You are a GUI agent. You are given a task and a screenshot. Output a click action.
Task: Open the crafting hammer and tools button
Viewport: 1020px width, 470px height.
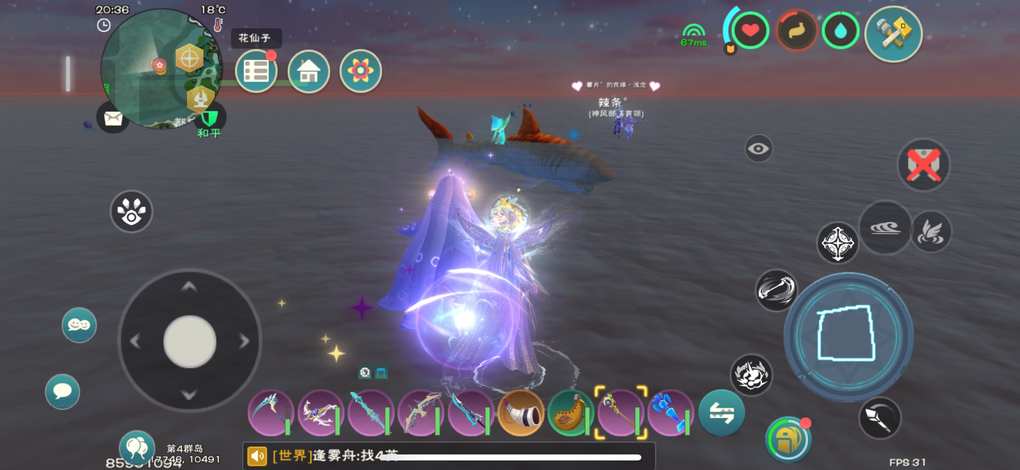893,34
